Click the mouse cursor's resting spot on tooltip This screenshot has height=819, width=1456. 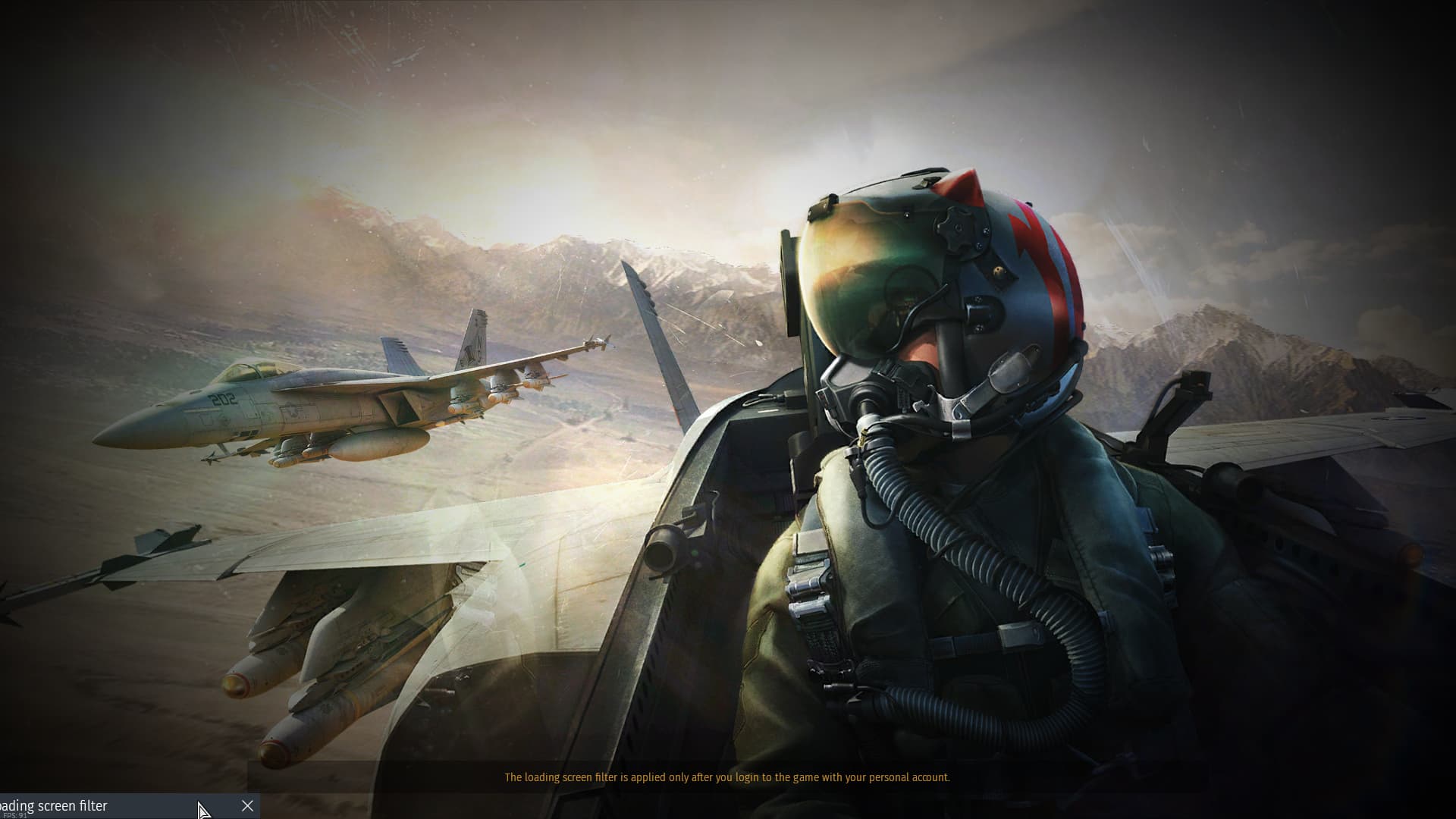point(203,810)
